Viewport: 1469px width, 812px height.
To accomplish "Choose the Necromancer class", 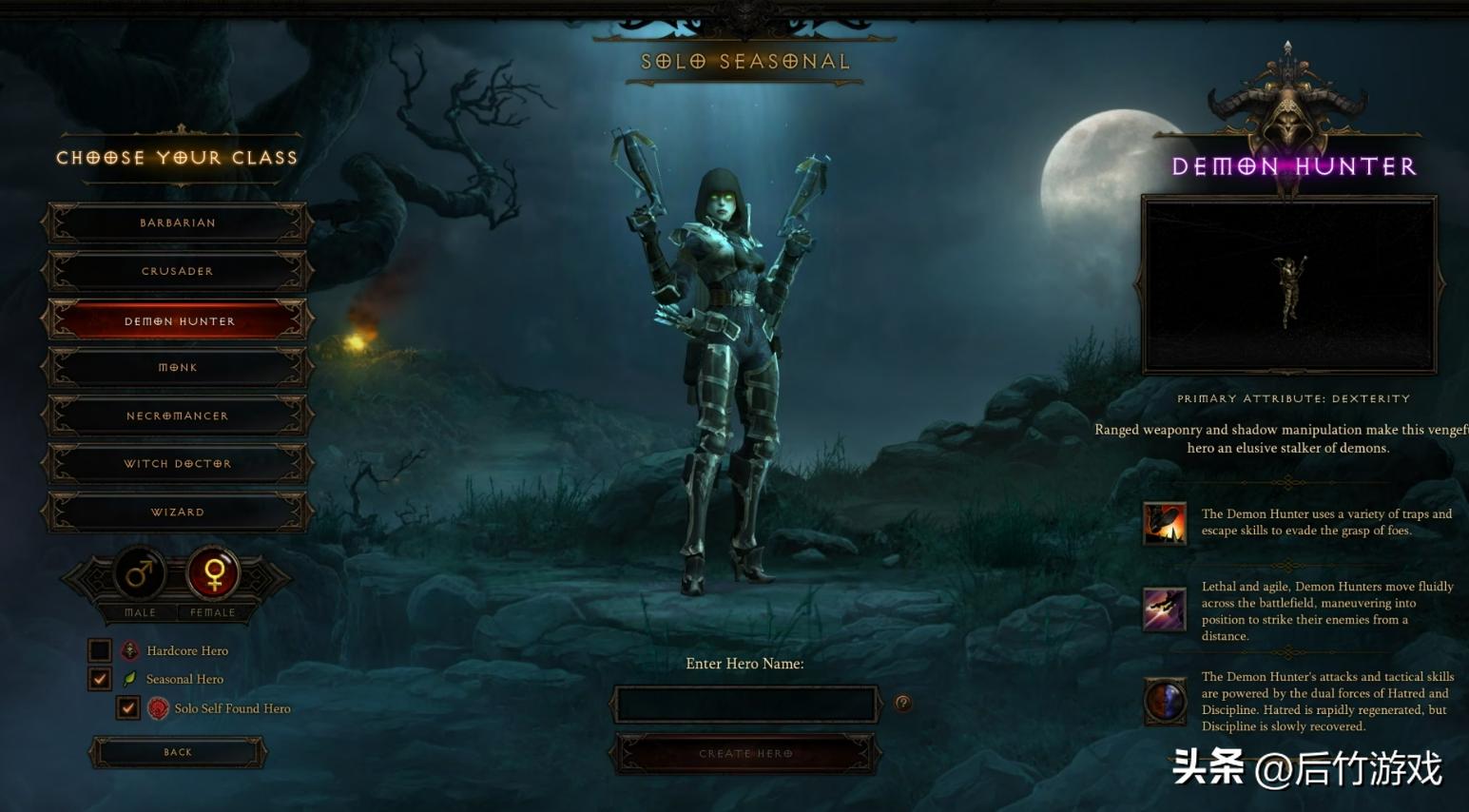I will coord(178,416).
